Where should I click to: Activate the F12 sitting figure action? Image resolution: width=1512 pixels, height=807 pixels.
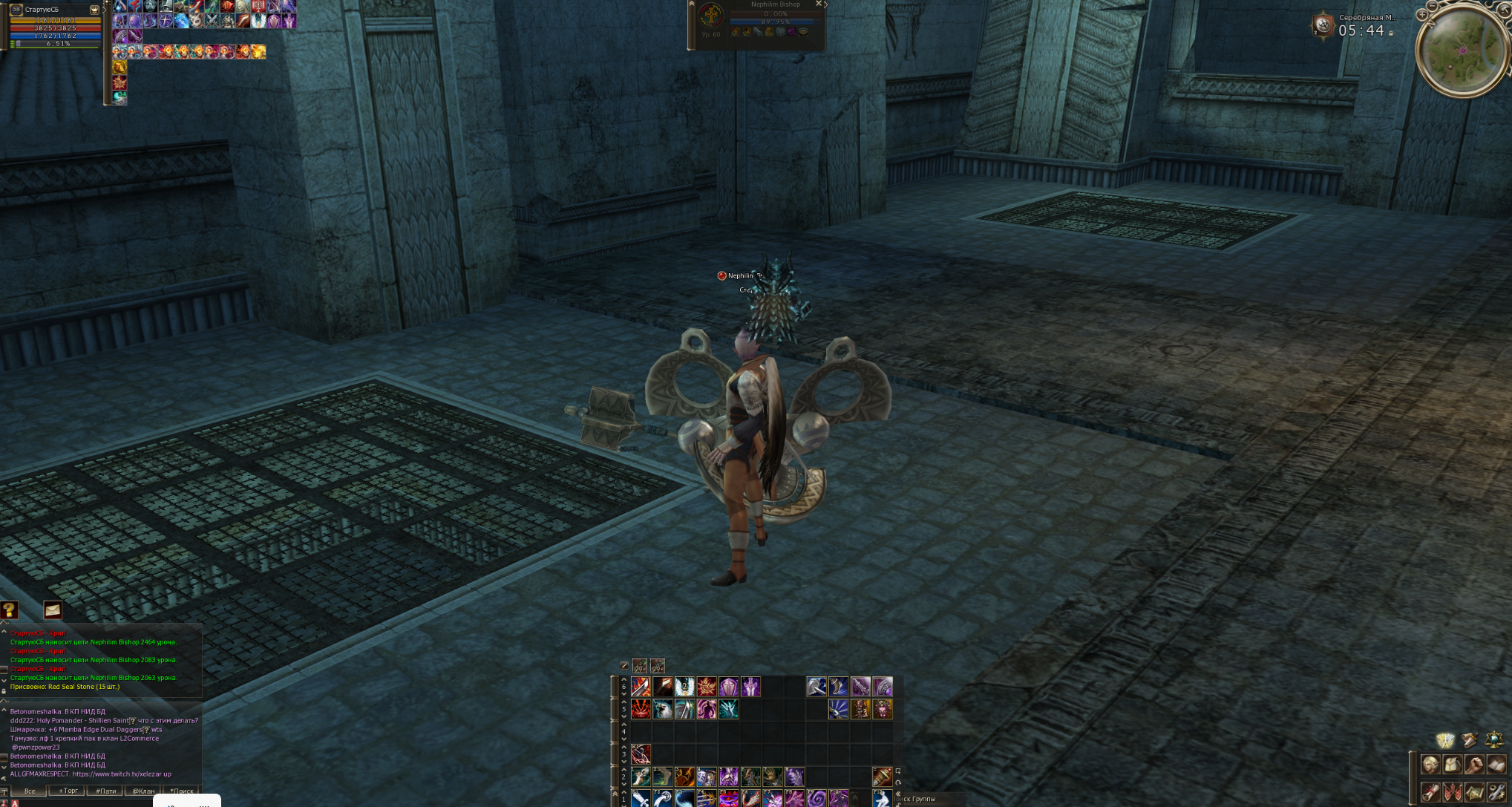tap(882, 799)
